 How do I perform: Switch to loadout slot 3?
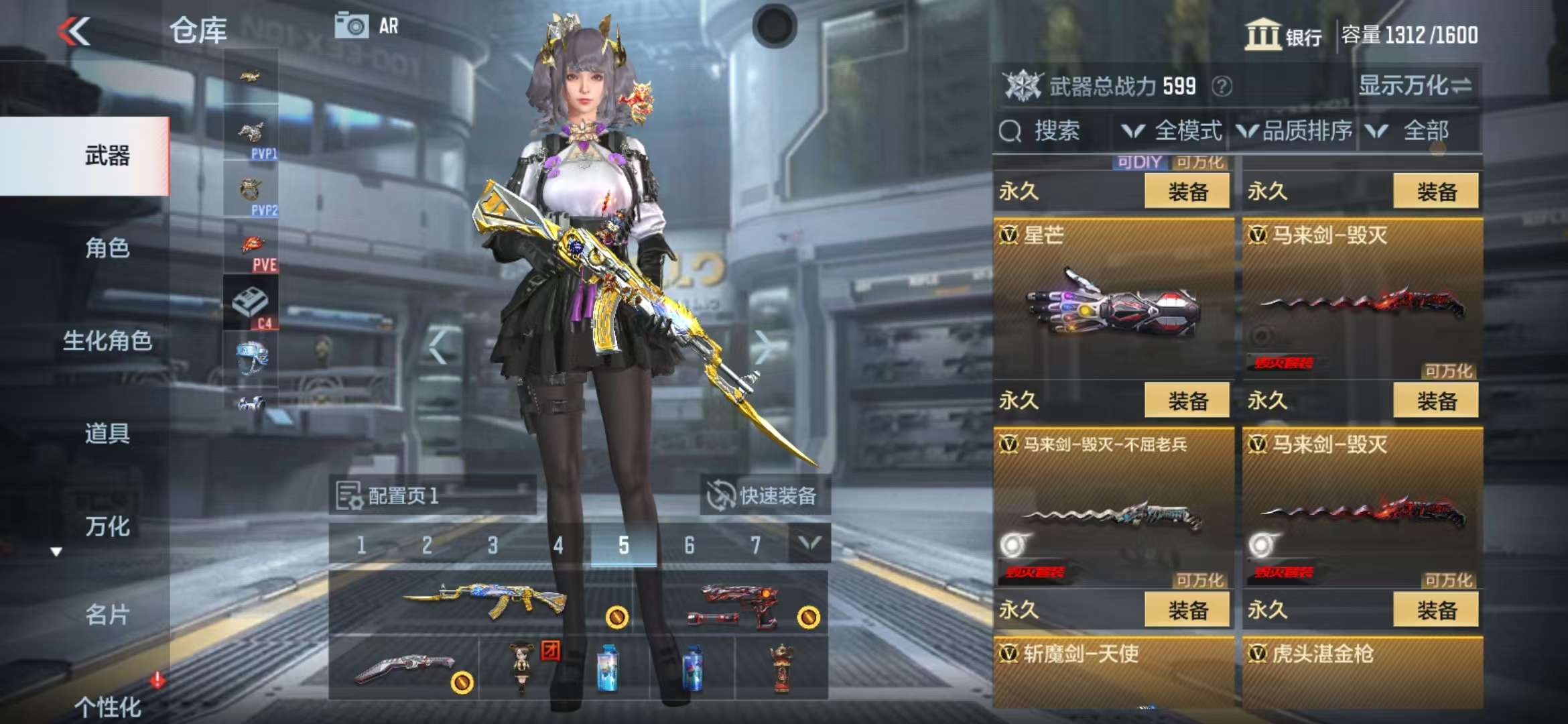point(493,545)
